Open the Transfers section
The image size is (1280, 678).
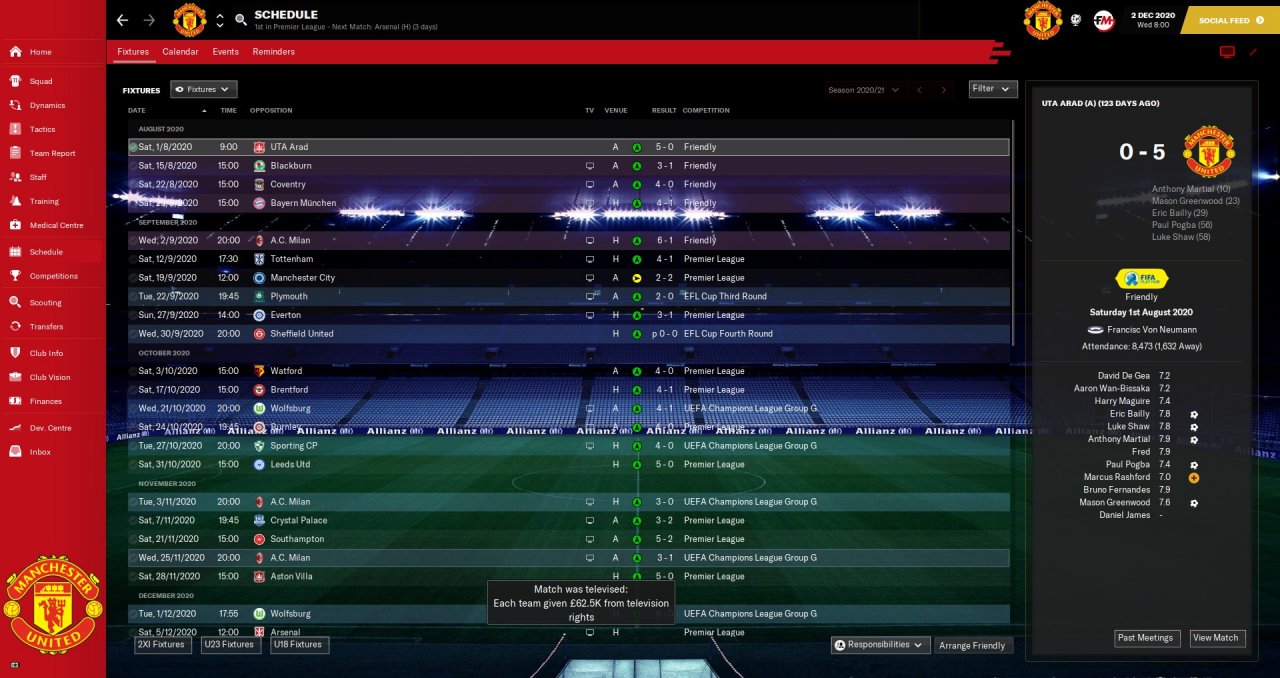(x=46, y=326)
